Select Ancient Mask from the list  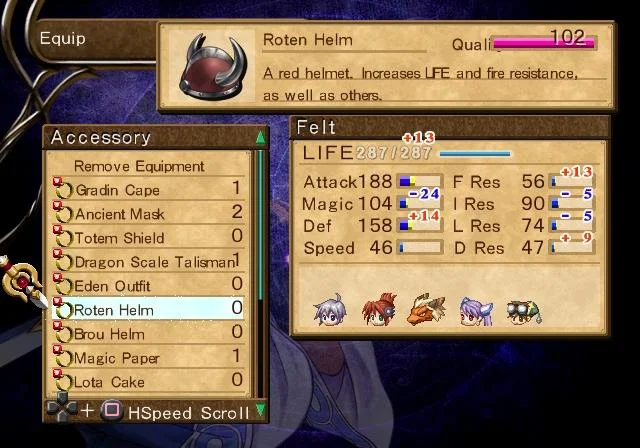119,214
